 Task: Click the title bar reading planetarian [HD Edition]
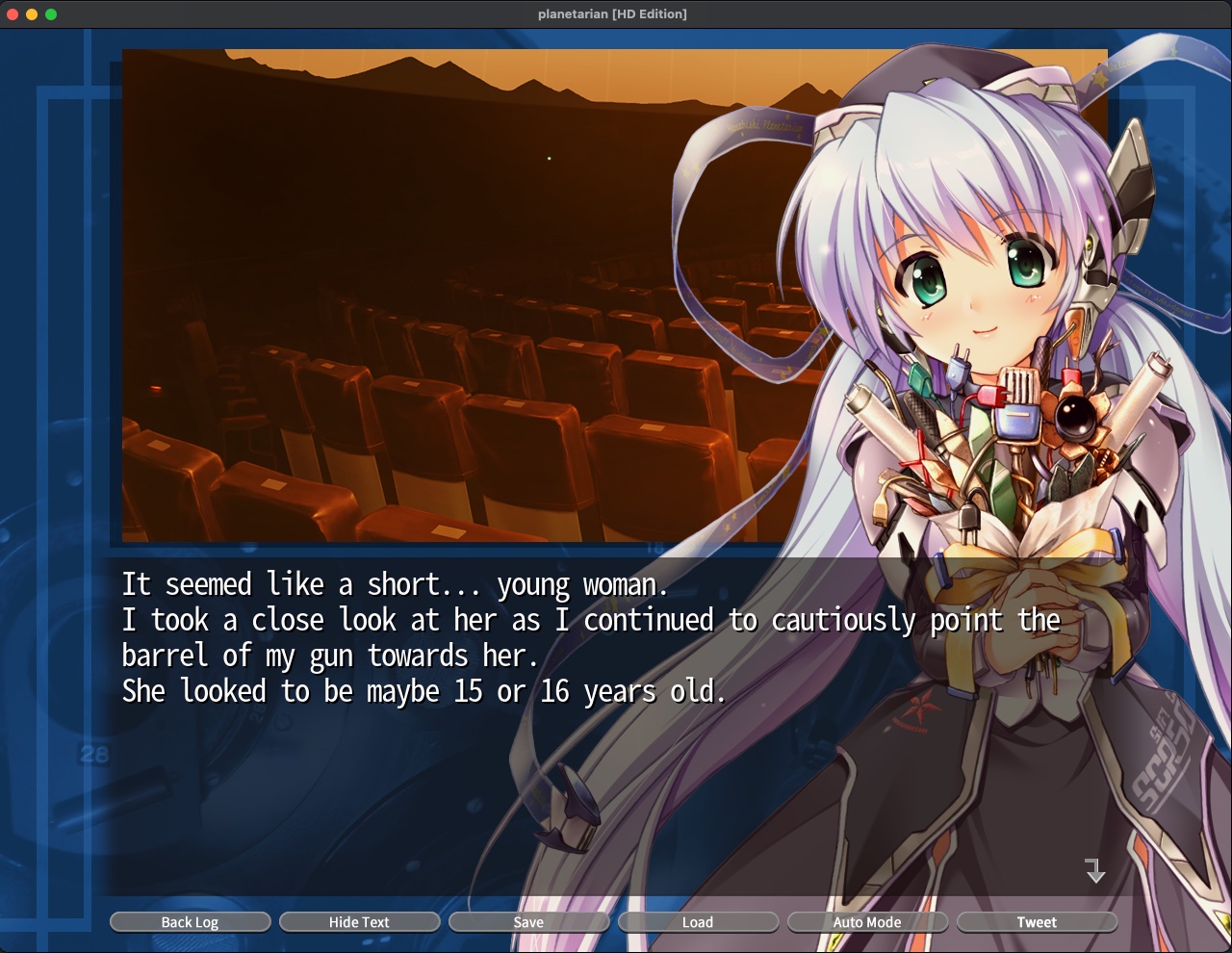(613, 13)
